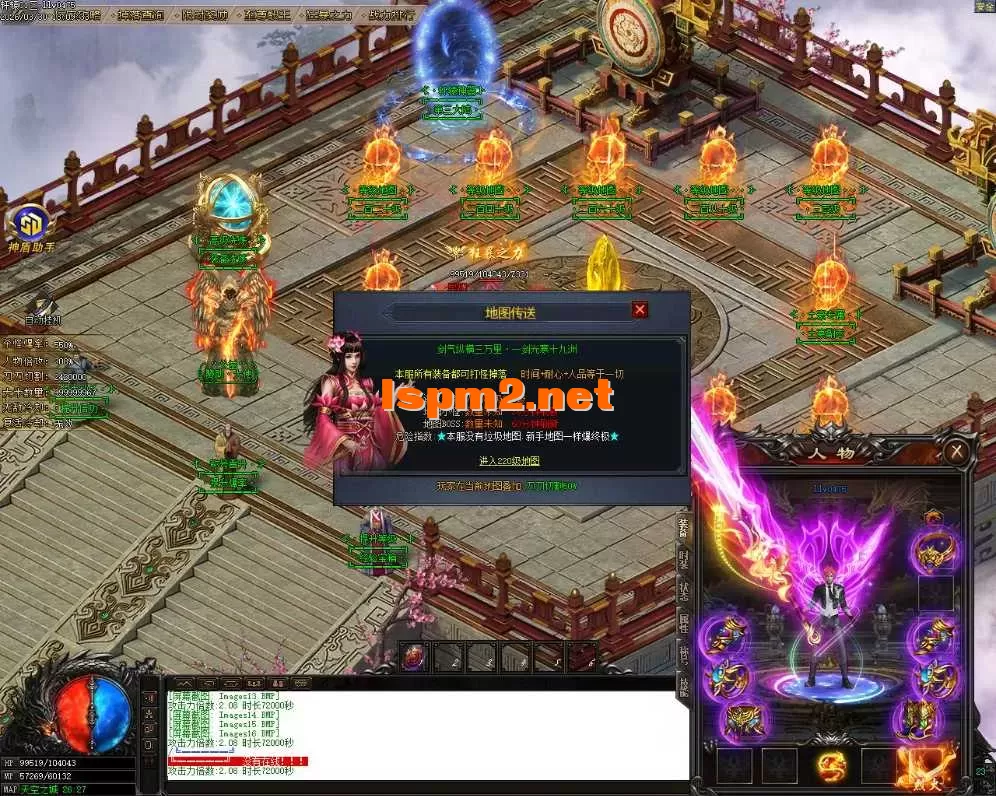Click the red orb hotbar skill
Screen dimensions: 996x796
click(414, 656)
